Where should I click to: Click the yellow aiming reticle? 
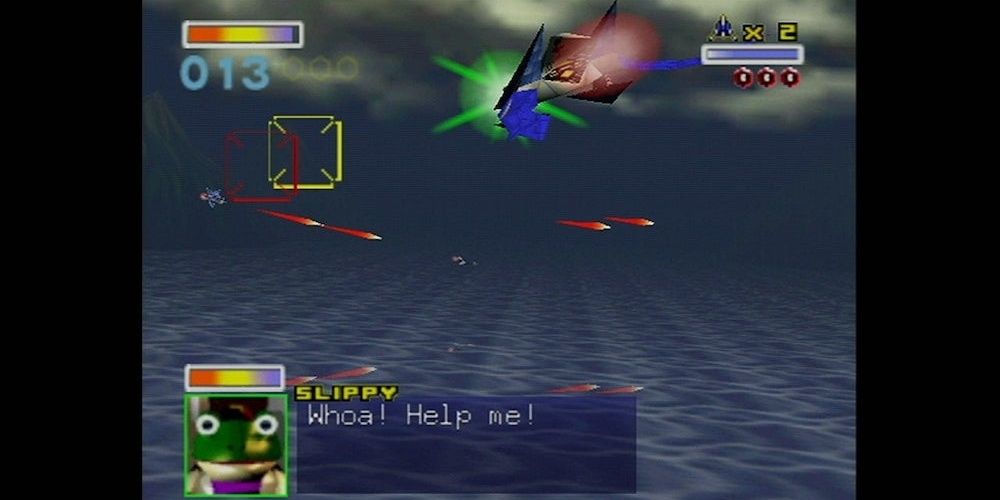click(x=306, y=152)
